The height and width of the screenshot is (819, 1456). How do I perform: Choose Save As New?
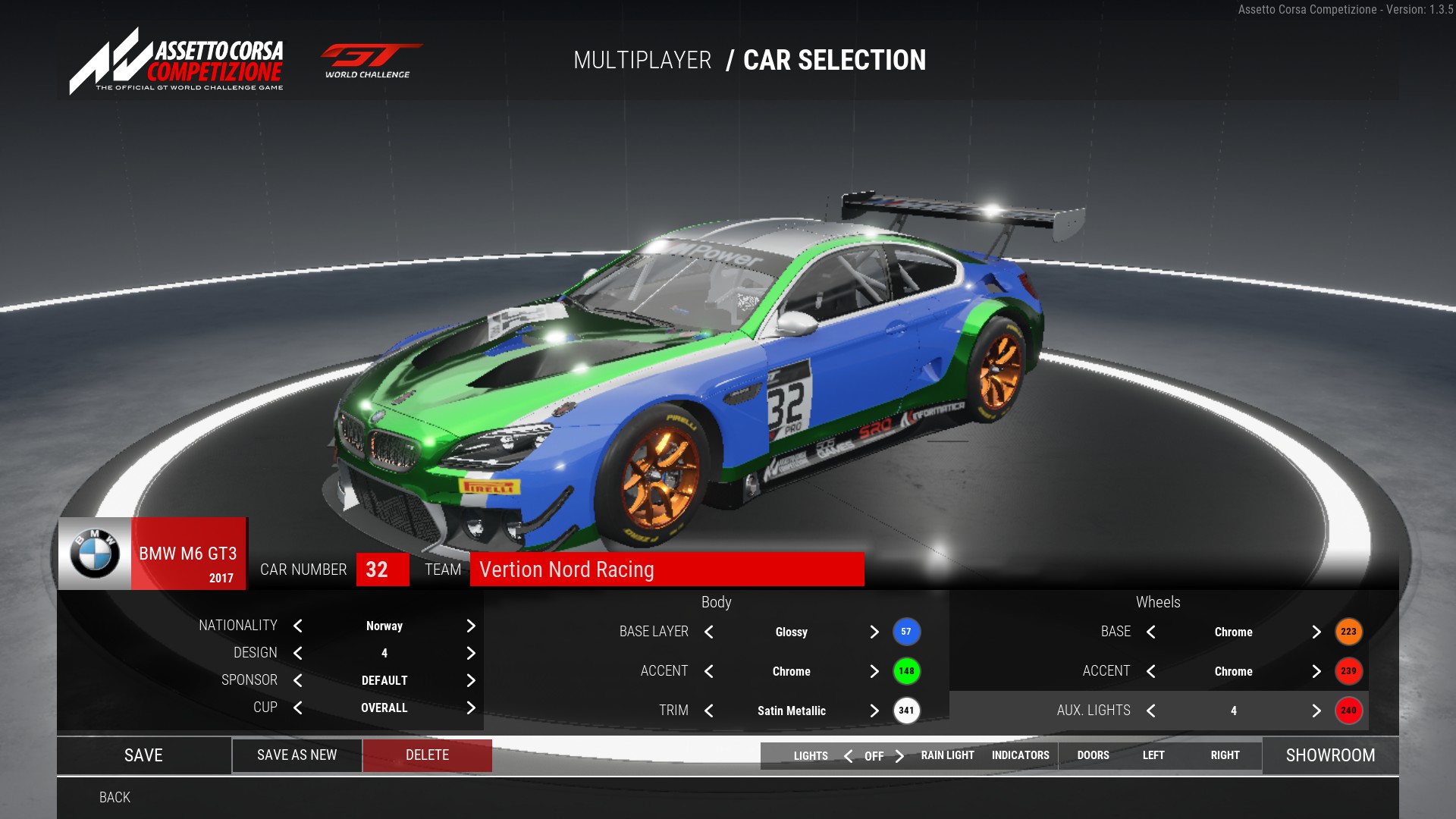click(x=297, y=755)
